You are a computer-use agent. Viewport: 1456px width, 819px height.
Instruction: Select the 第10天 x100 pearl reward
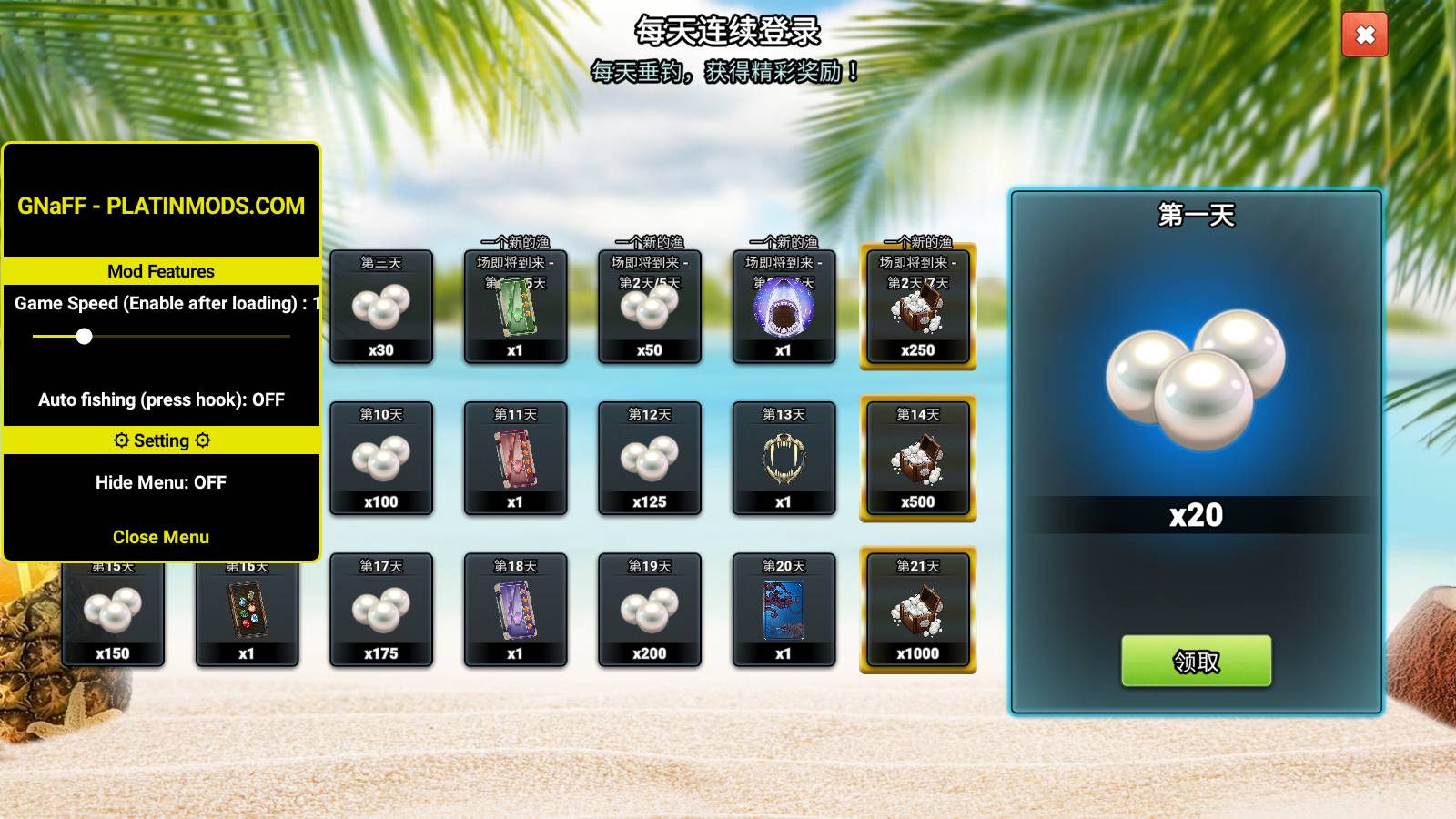tap(381, 459)
